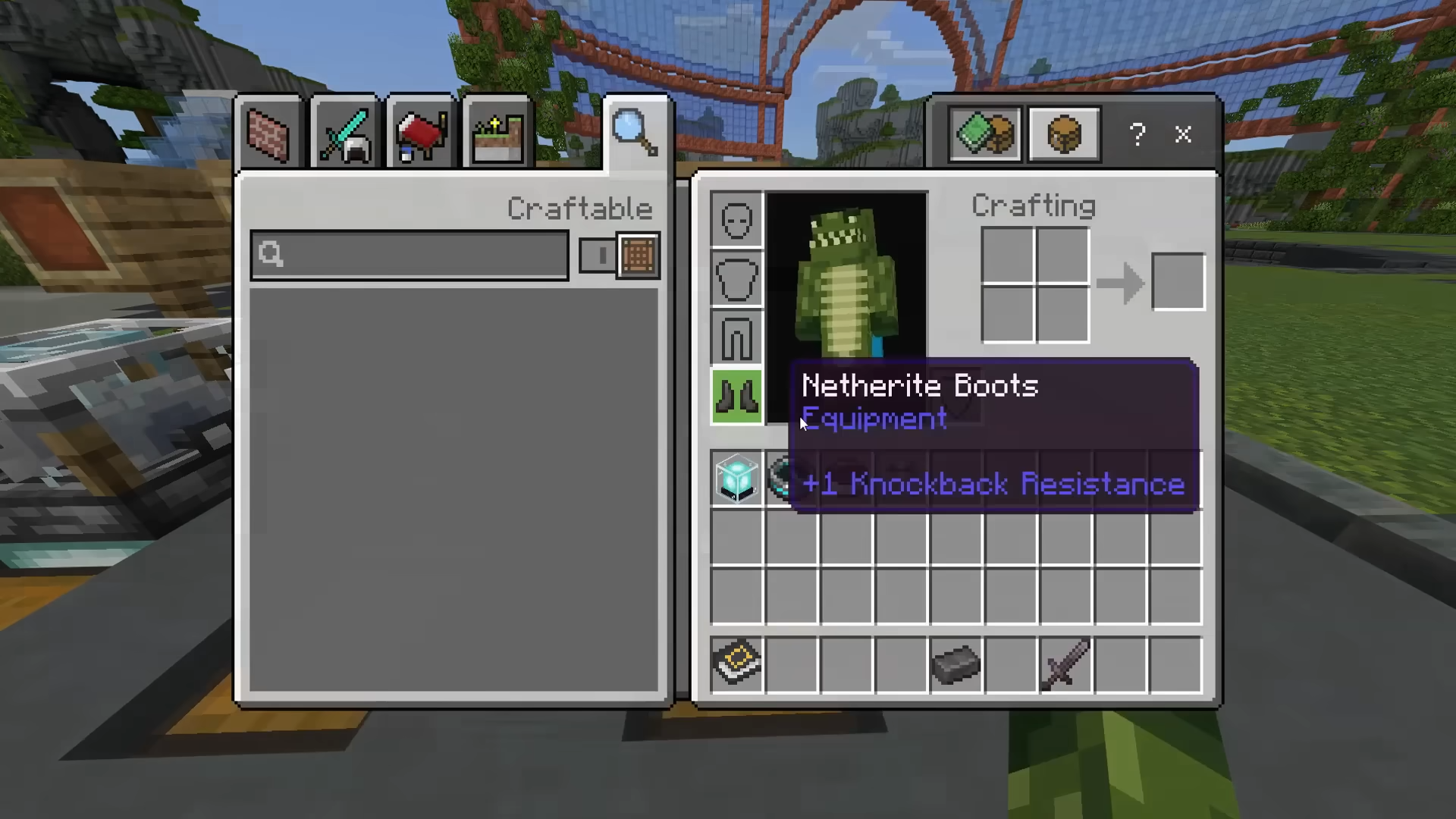The width and height of the screenshot is (1456, 819).
Task: Switch to the Nature tab with grass block
Action: [497, 135]
